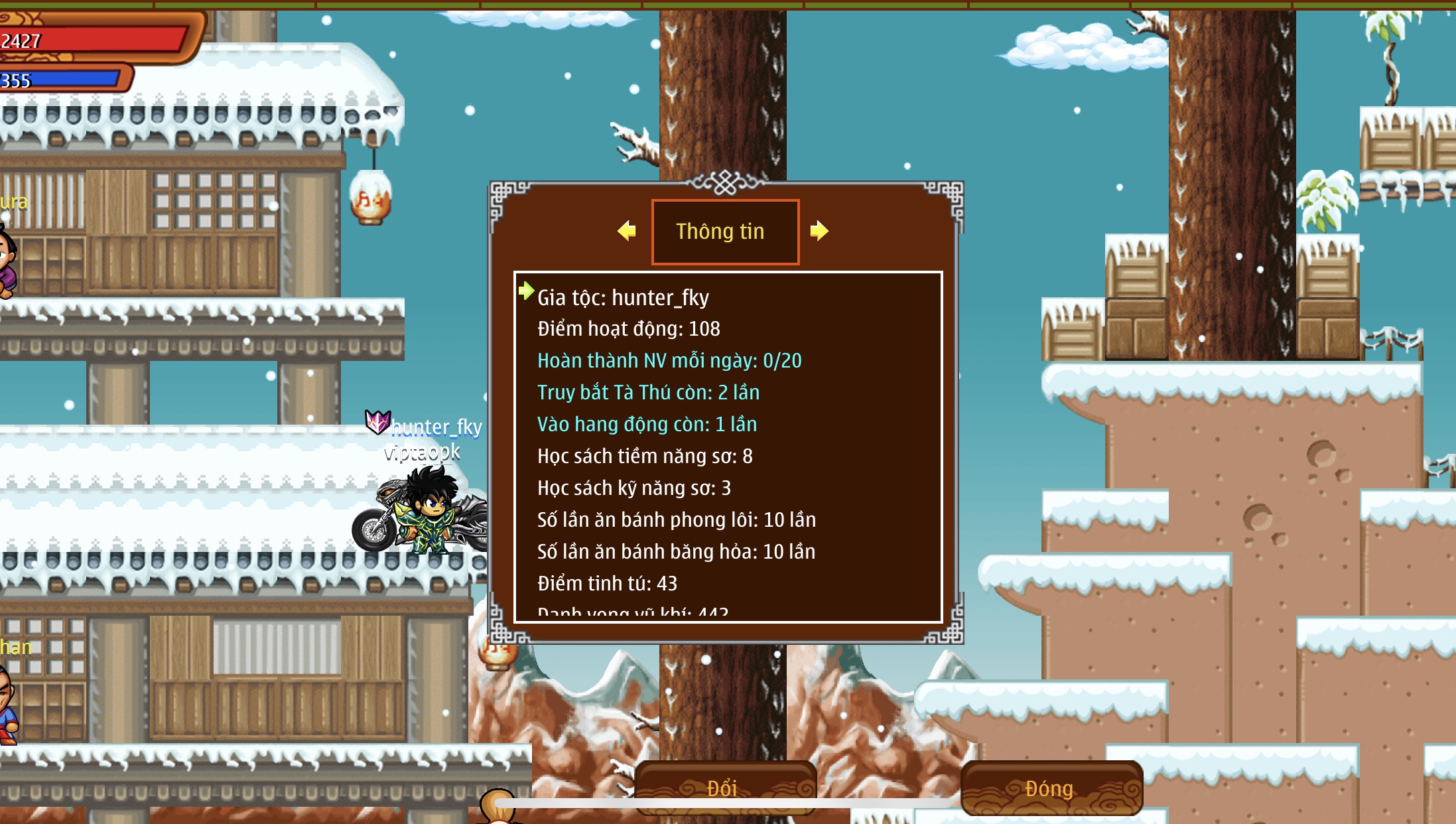Select Hoàn thành NV mỗi ngày entry
This screenshot has height=824, width=1456.
pyautogui.click(x=669, y=361)
